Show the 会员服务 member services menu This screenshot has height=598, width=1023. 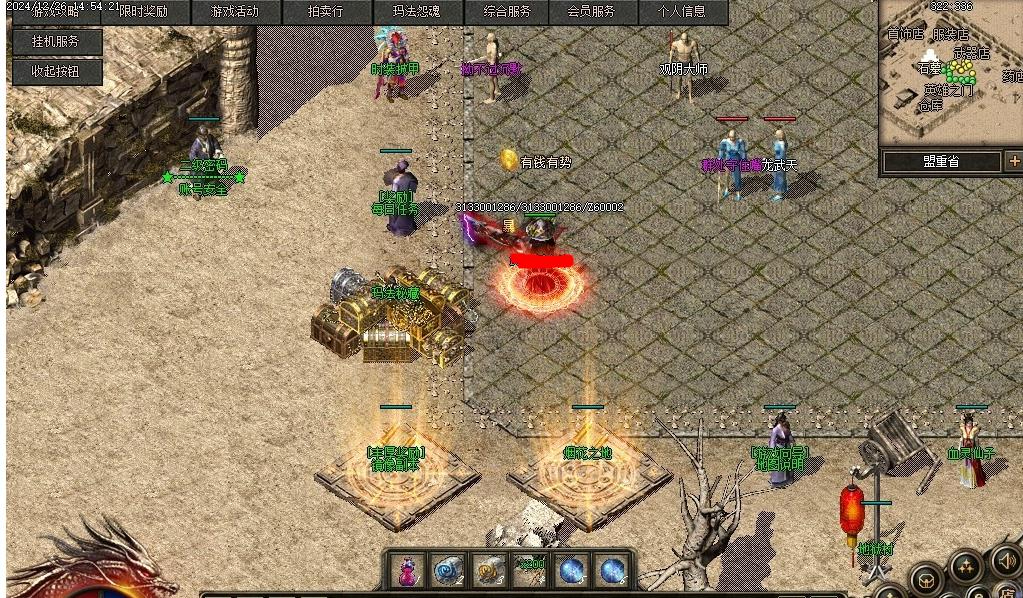point(591,12)
